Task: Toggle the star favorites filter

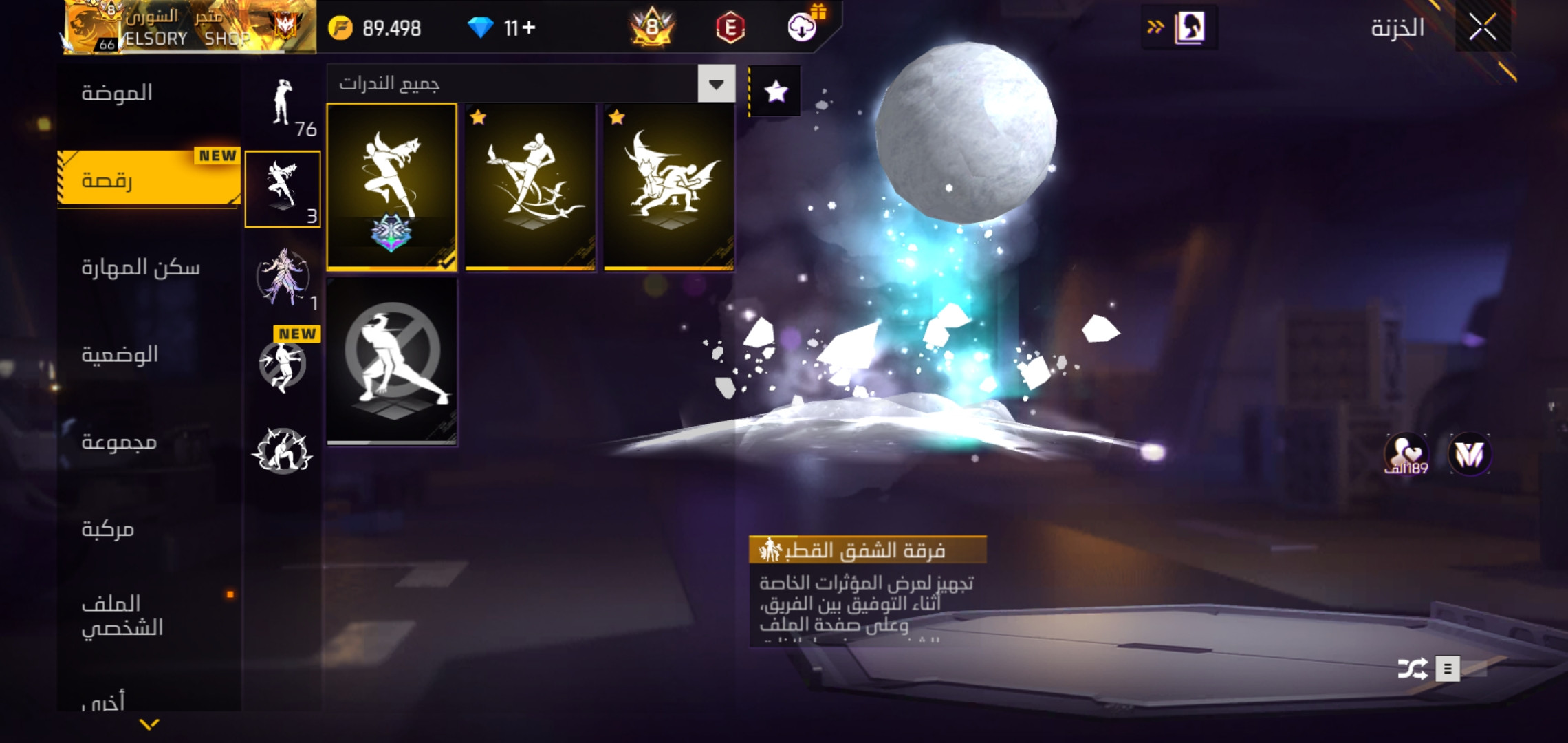Action: [x=775, y=91]
